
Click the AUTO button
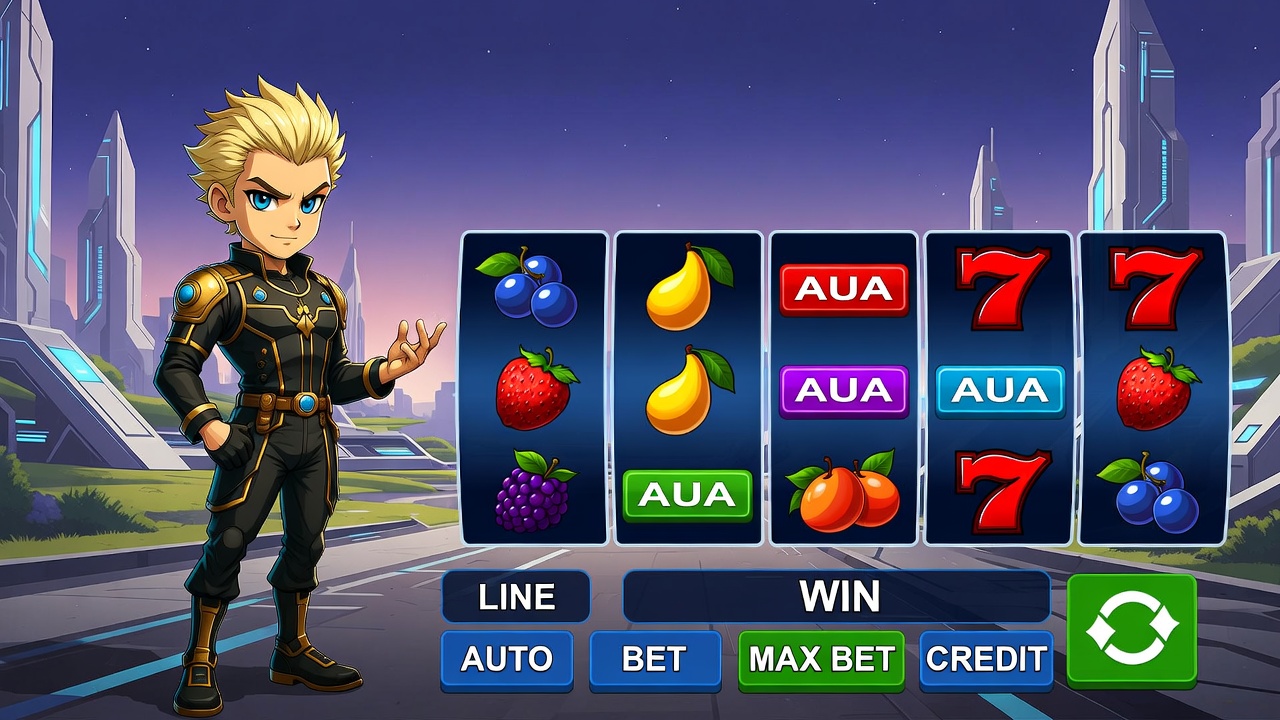pos(507,659)
